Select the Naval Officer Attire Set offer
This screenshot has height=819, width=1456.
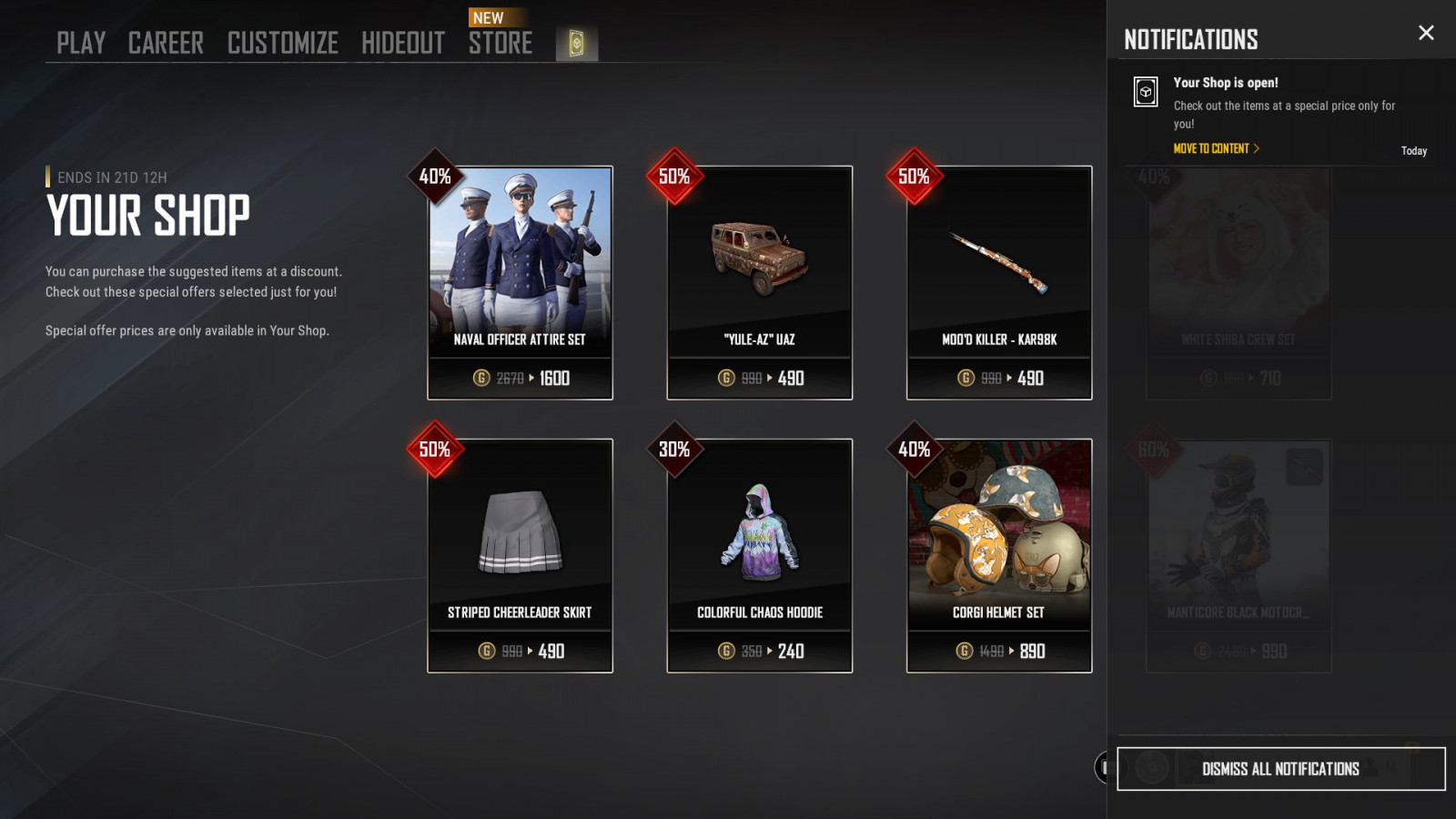coord(520,282)
